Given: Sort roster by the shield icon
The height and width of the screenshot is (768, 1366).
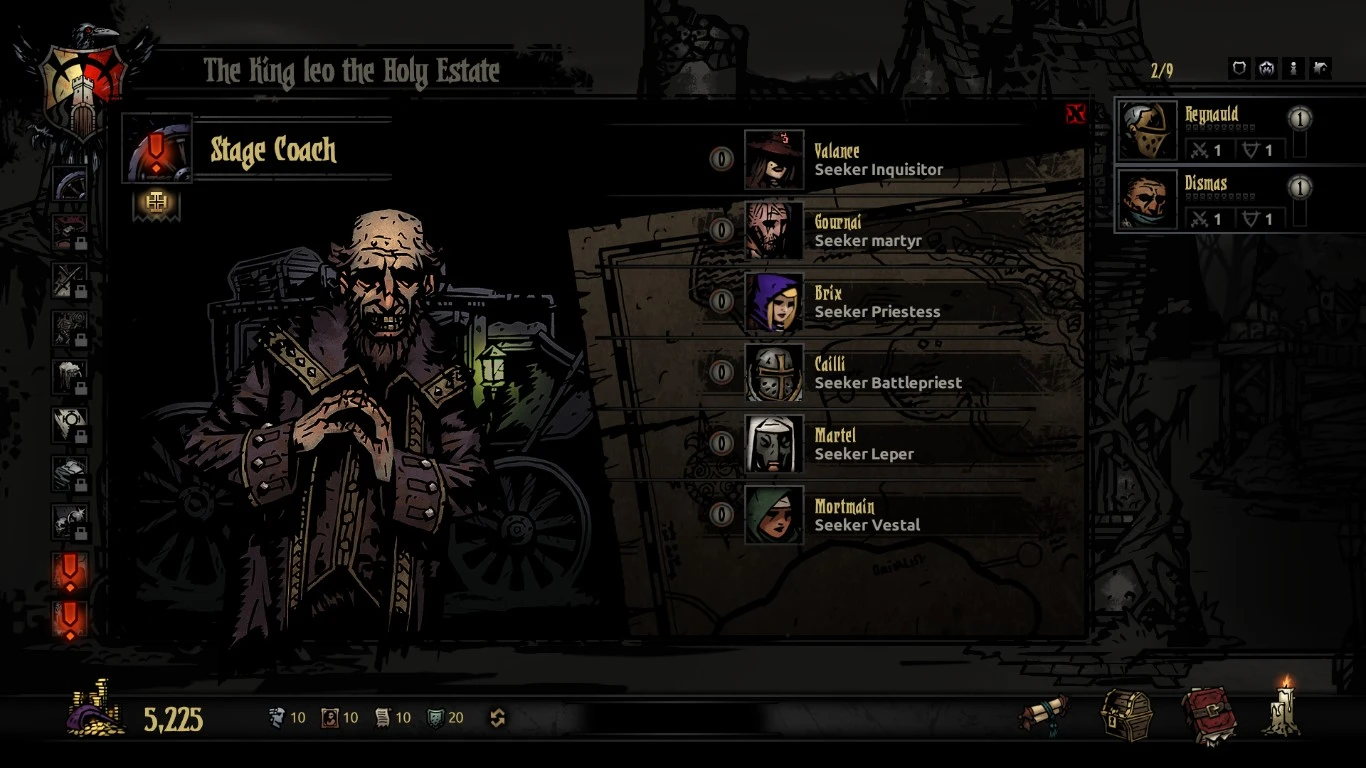Looking at the screenshot, I should (1239, 68).
